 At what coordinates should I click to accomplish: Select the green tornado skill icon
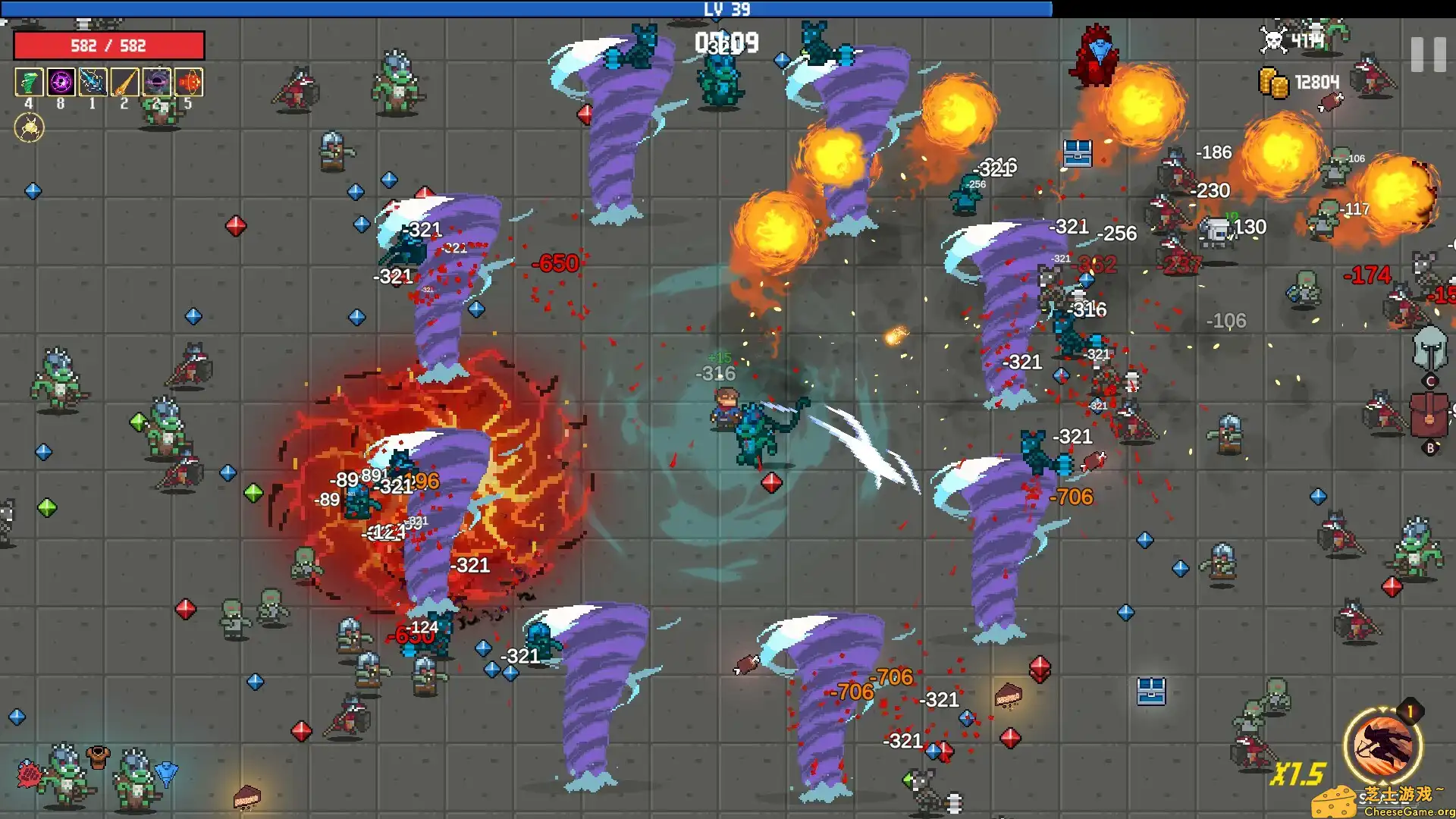tap(29, 83)
